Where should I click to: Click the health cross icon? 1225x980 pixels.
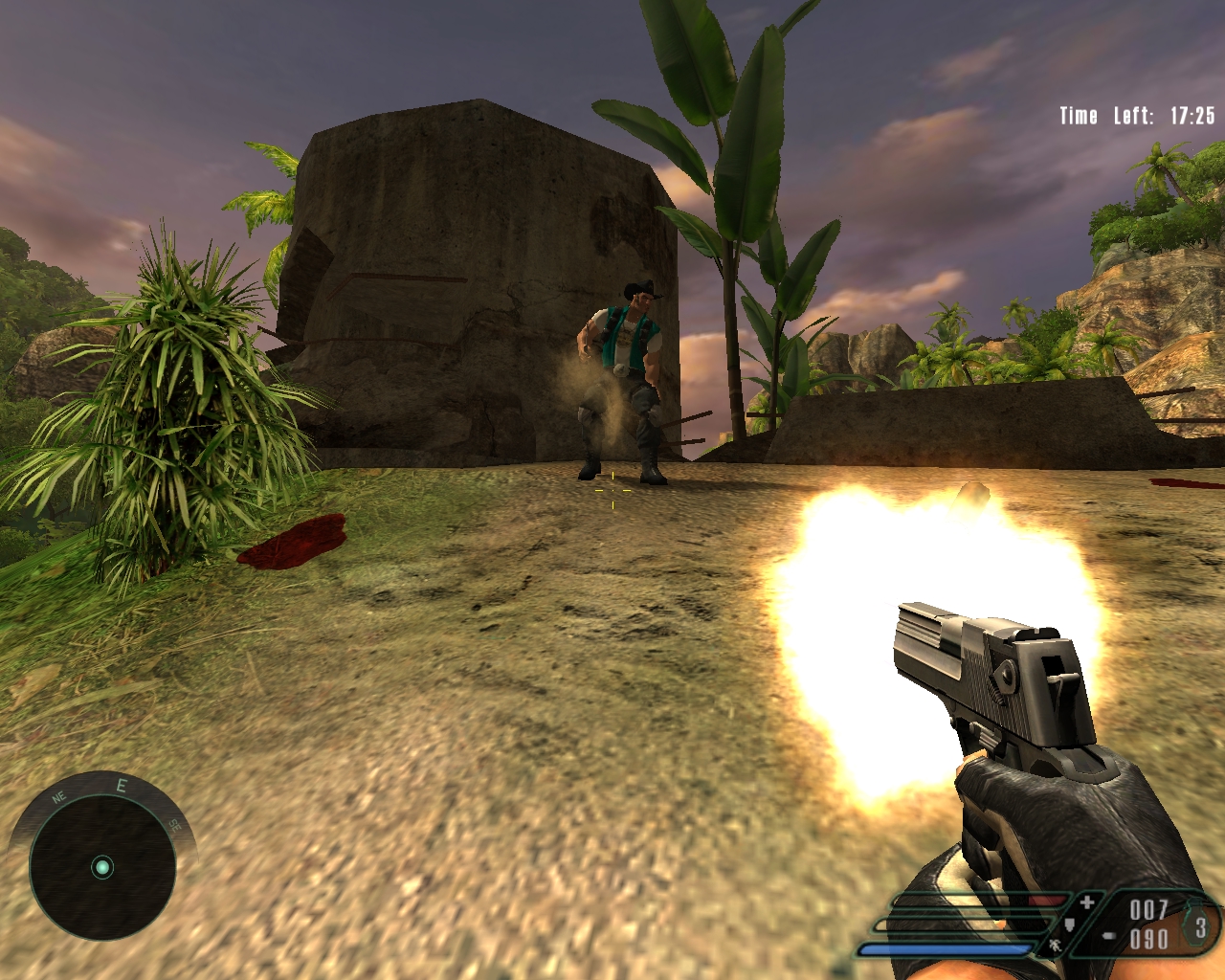[x=1087, y=902]
